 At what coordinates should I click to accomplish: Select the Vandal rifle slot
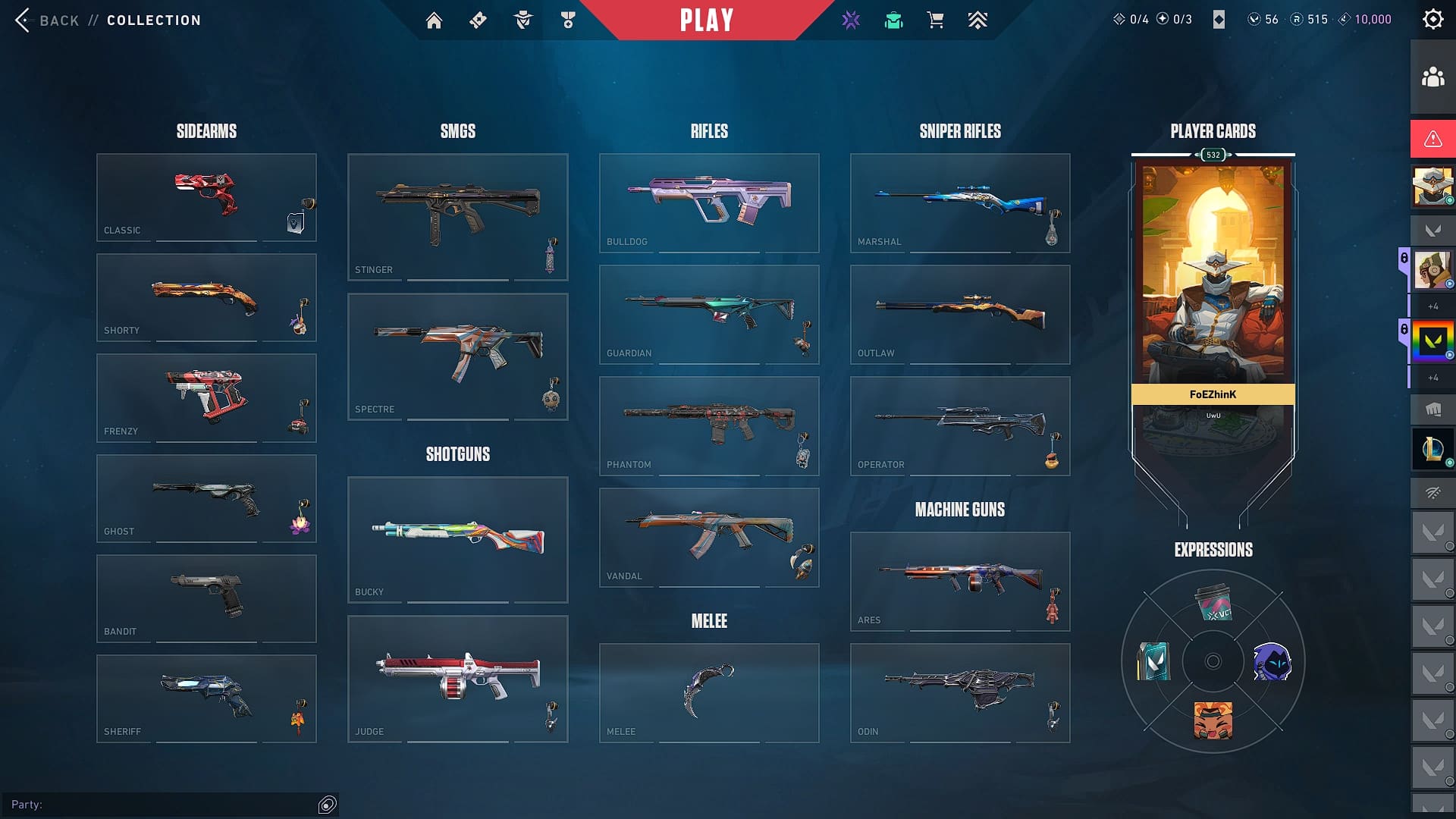708,537
